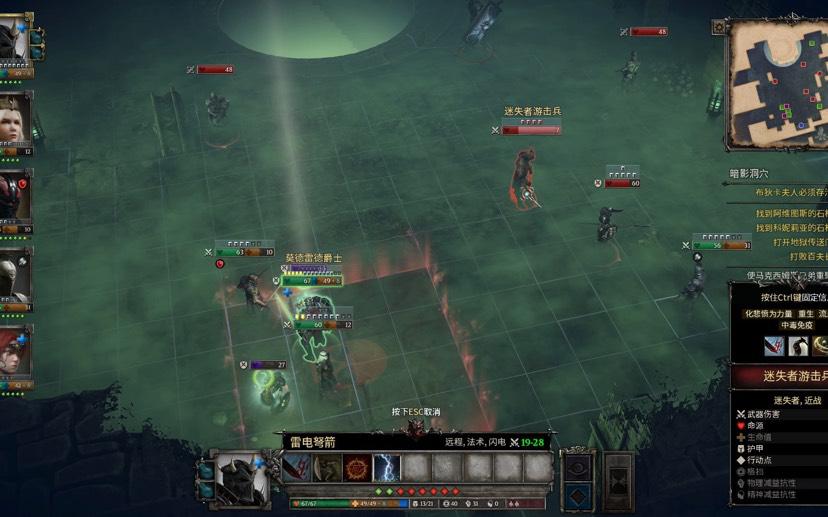Activate the red sun sigil ability
Image resolution: width=828 pixels, height=517 pixels.
coord(356,468)
